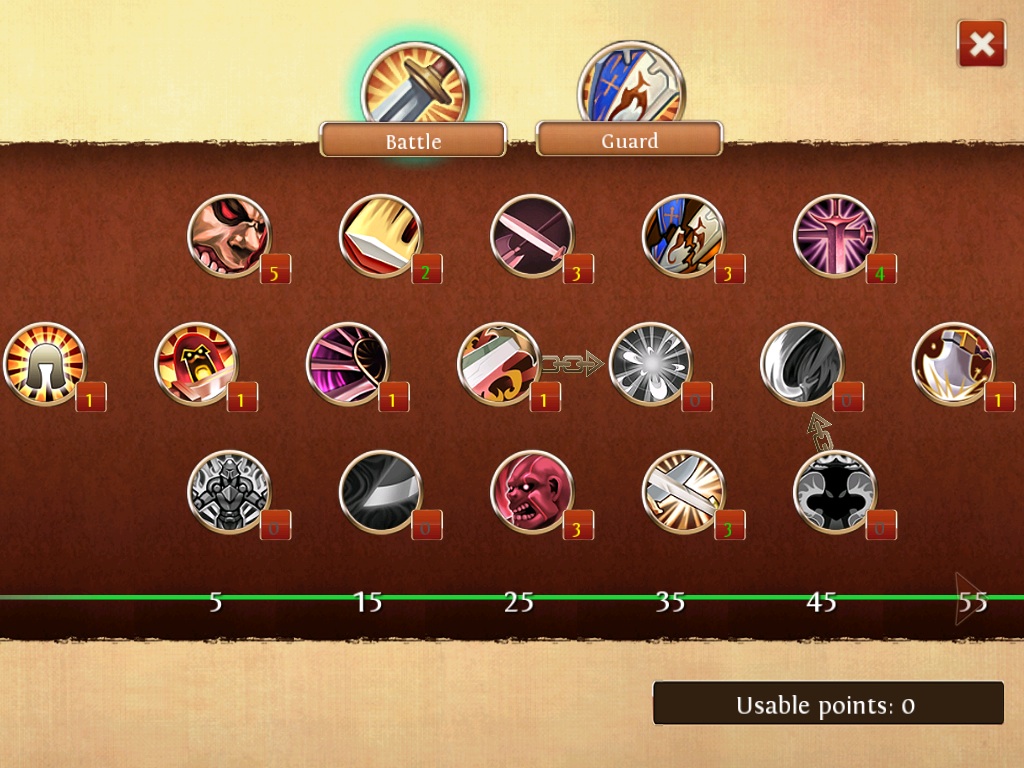Select the glowing pink cross skill

[835, 236]
